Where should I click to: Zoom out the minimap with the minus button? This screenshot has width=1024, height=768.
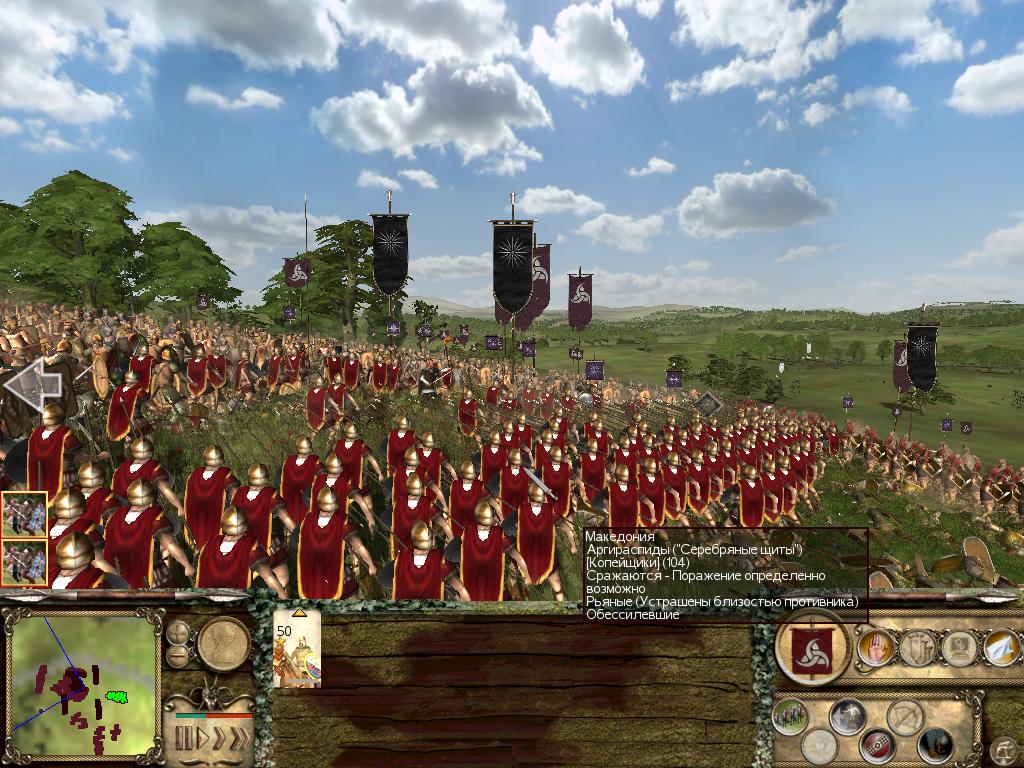pos(178,656)
